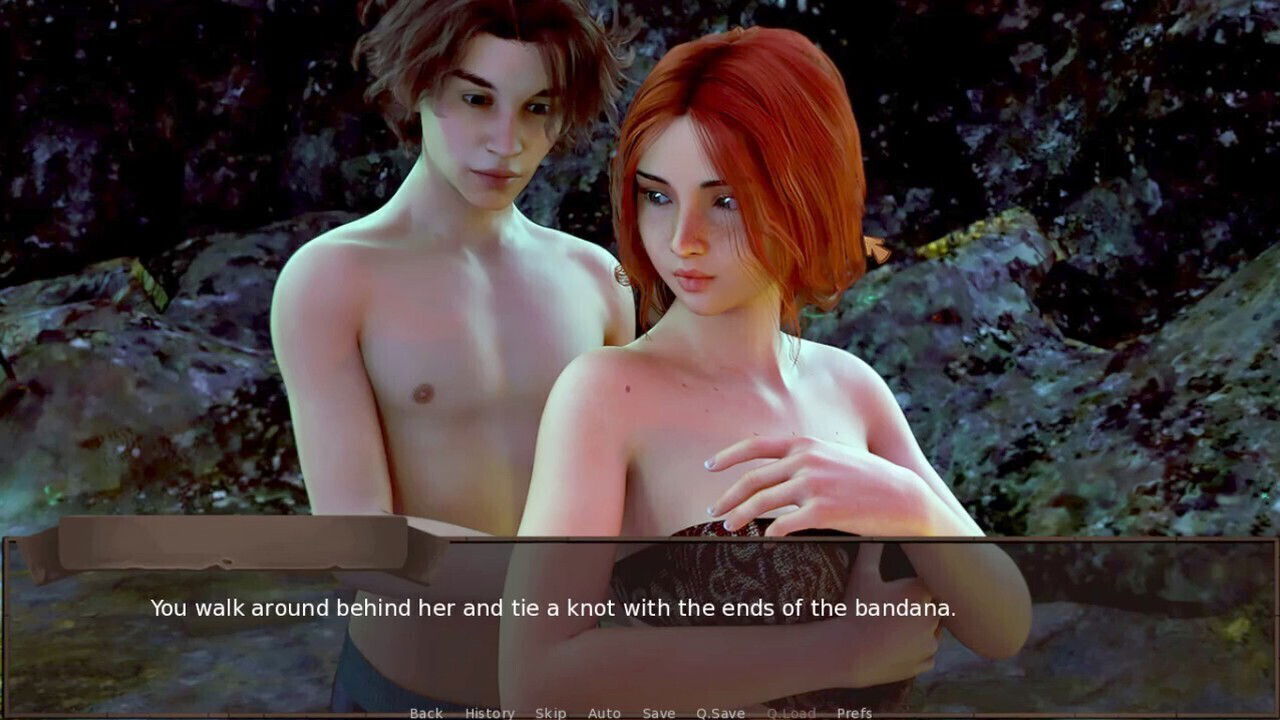
Task: Toggle Auto playback of text
Action: pyautogui.click(x=604, y=713)
